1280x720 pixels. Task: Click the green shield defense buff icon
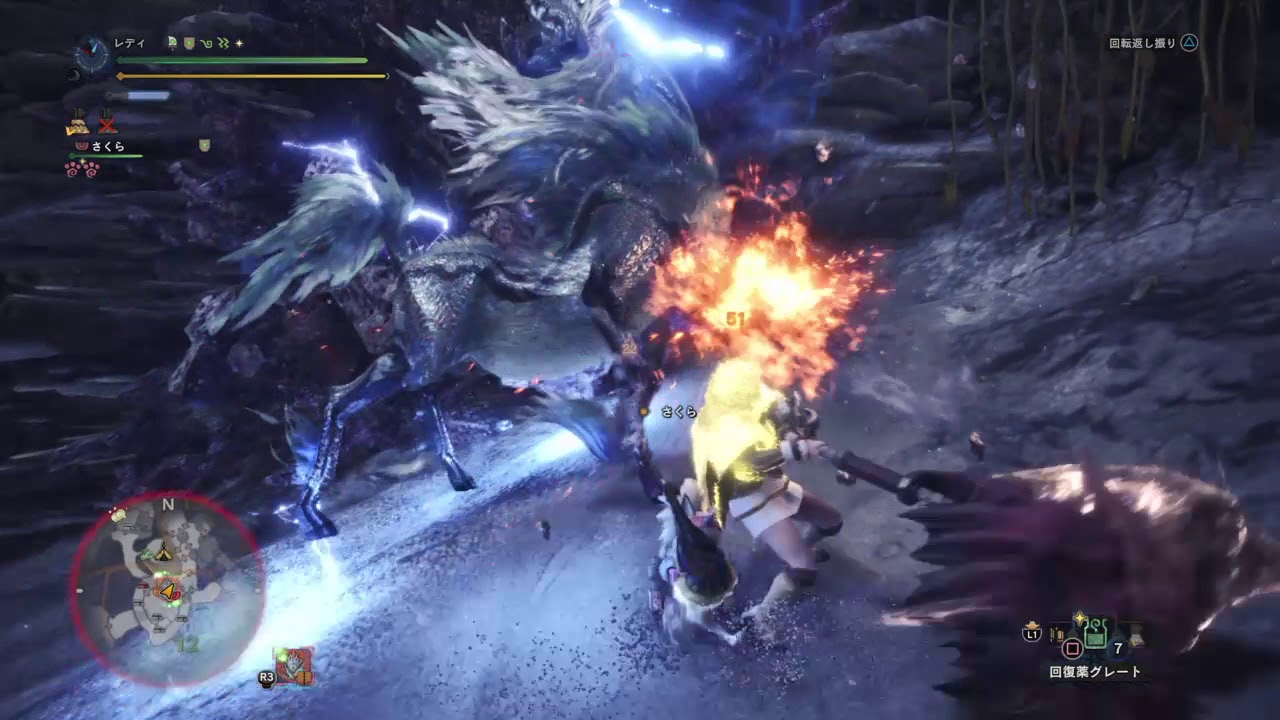[x=188, y=44]
